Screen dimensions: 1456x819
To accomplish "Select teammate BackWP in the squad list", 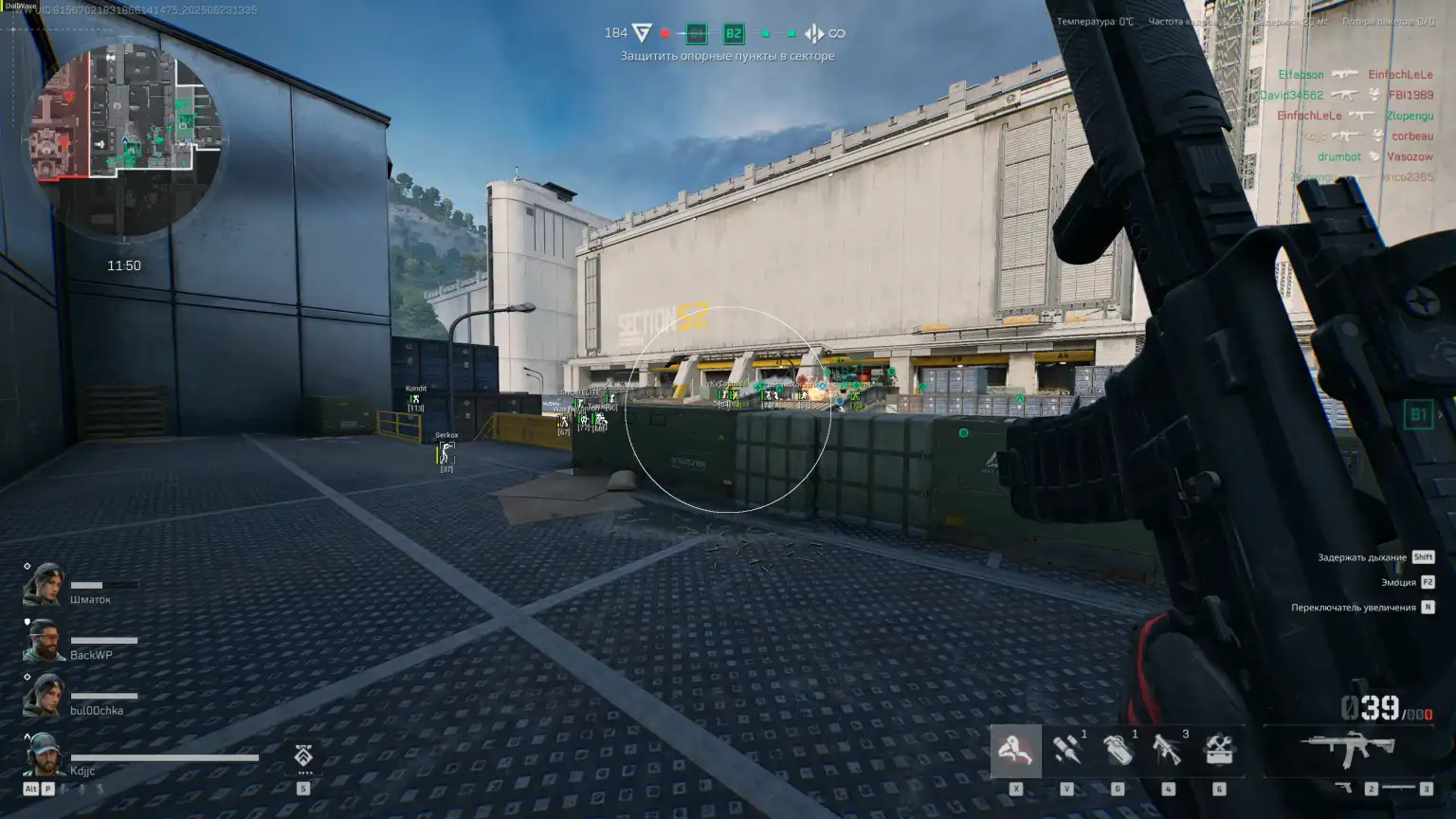I will (x=90, y=654).
